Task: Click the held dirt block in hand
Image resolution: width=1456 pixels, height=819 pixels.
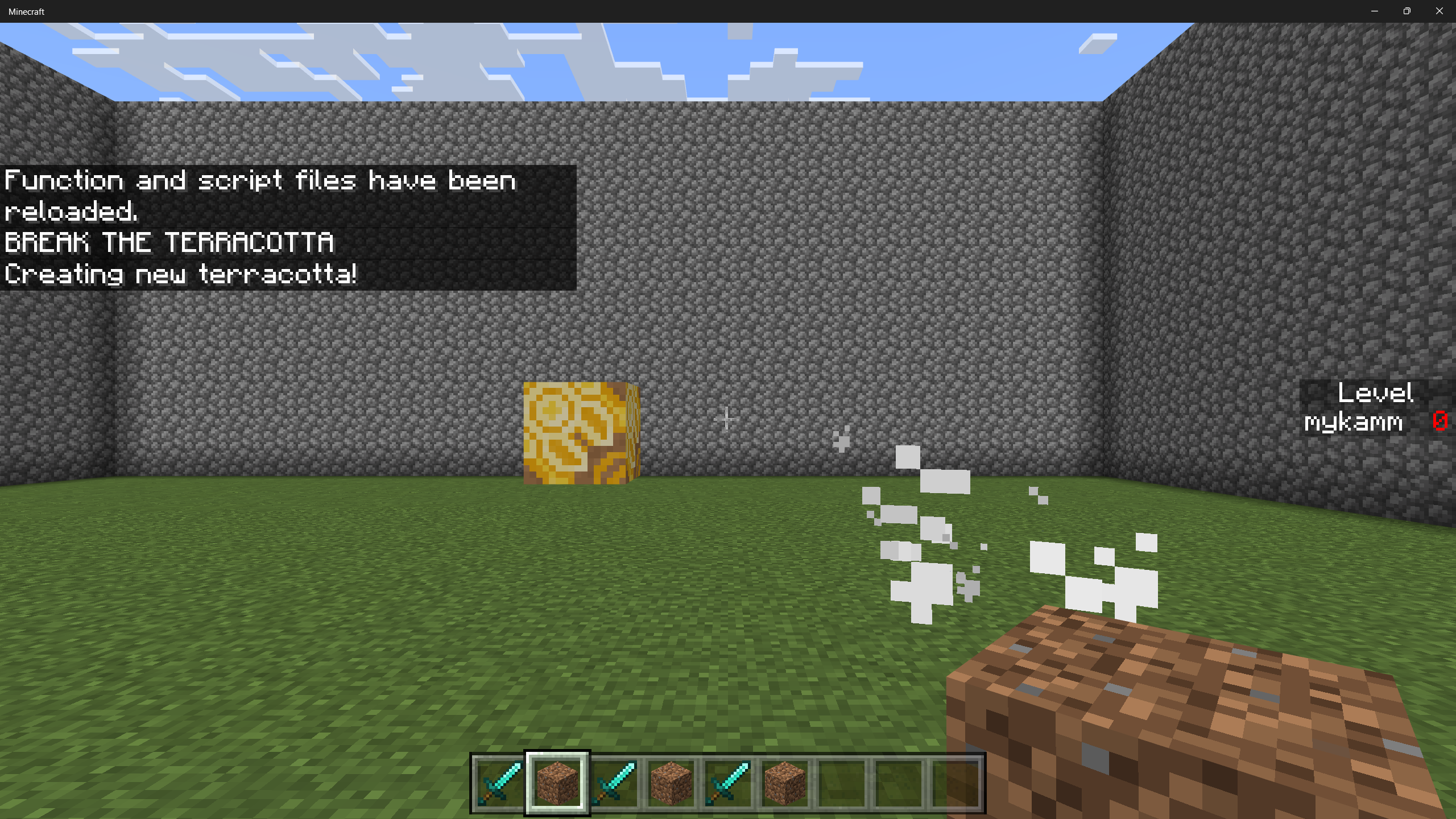Action: 1194,711
